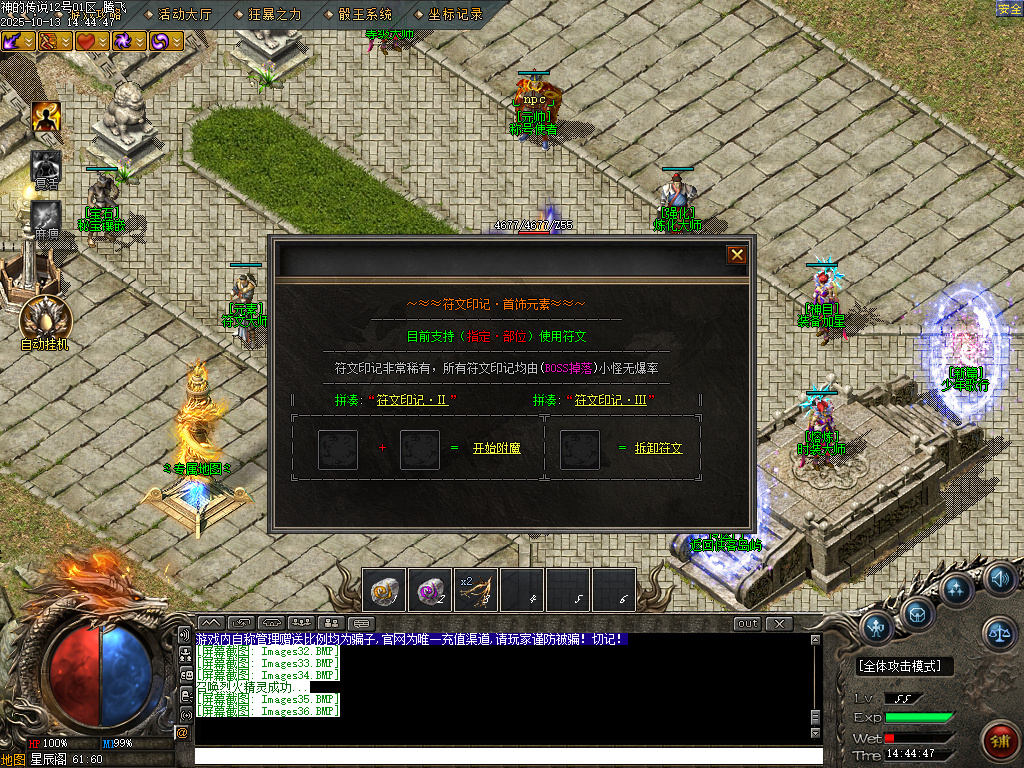The image size is (1024, 768).
Task: Open the 活动大厅 activity hall menu
Action: coord(185,14)
